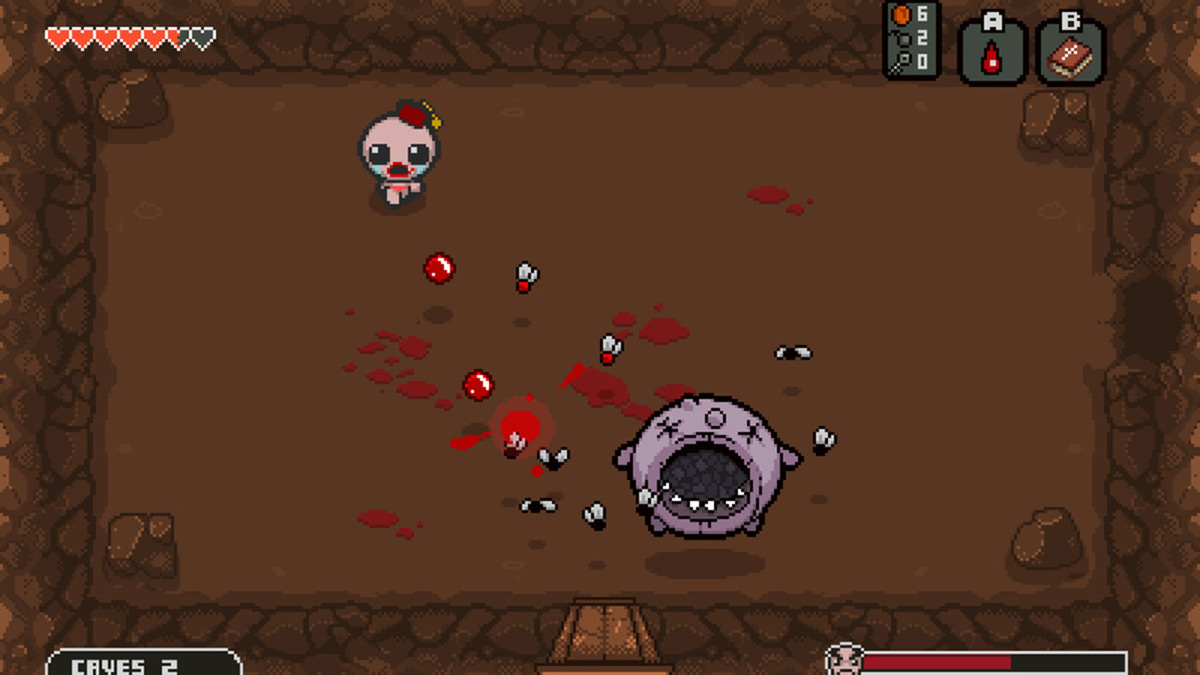Activate the book item in slot B
Screen dimensions: 1200x675
1070,55
